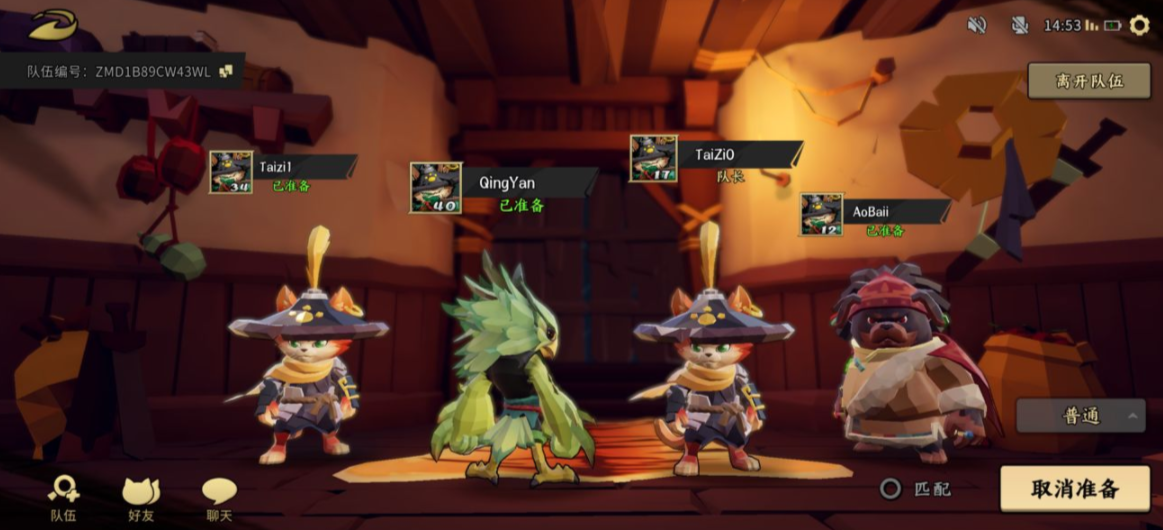Open the 聊天 chat window
The height and width of the screenshot is (530, 1163).
[x=219, y=497]
